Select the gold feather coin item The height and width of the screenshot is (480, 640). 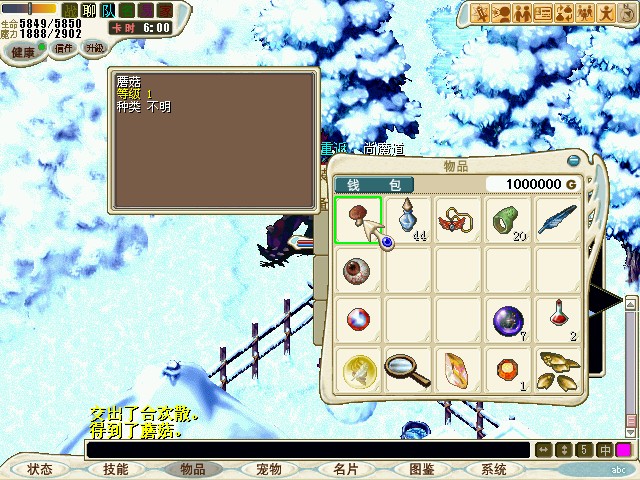[357, 371]
